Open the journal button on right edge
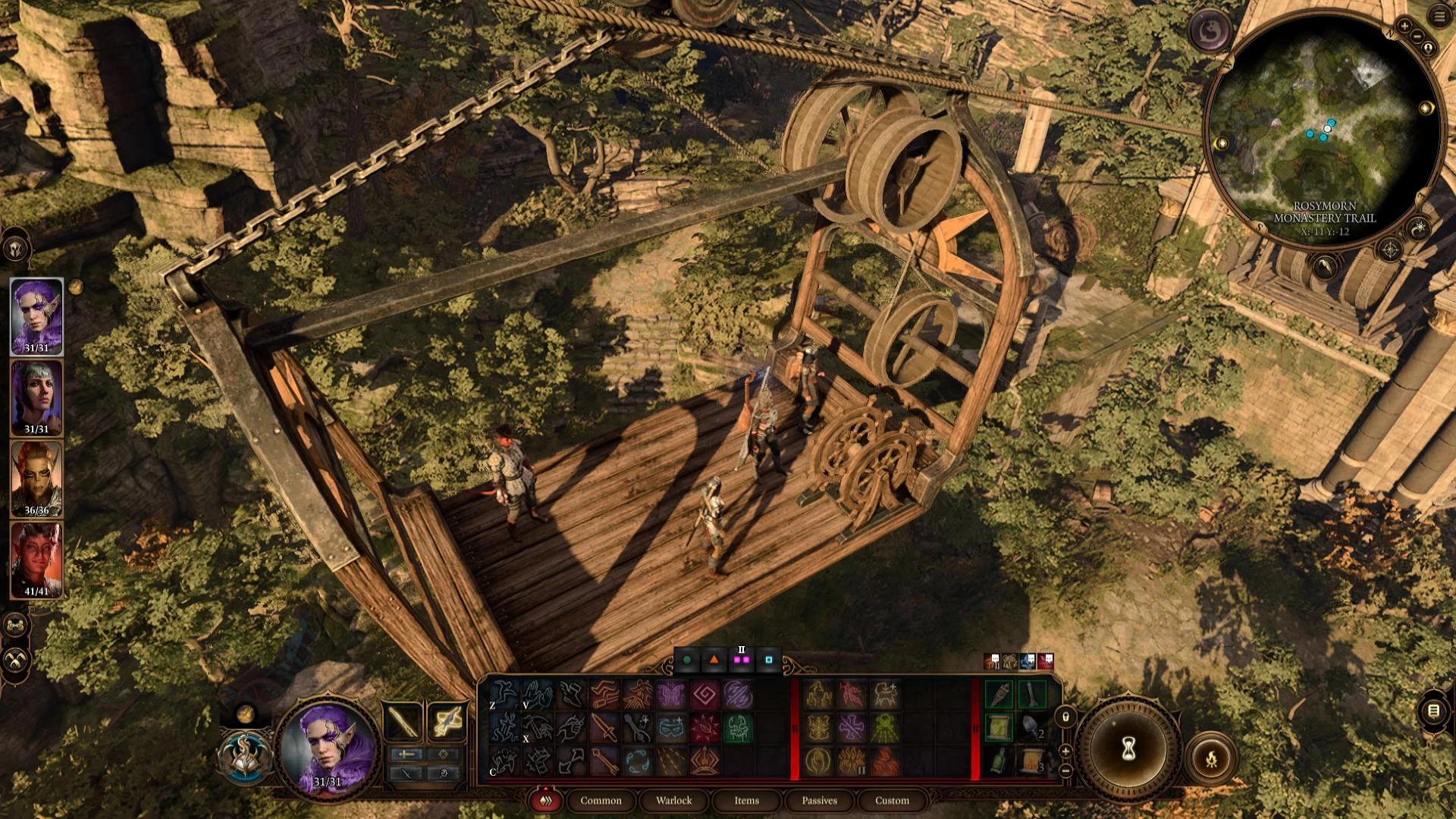 click(1433, 711)
